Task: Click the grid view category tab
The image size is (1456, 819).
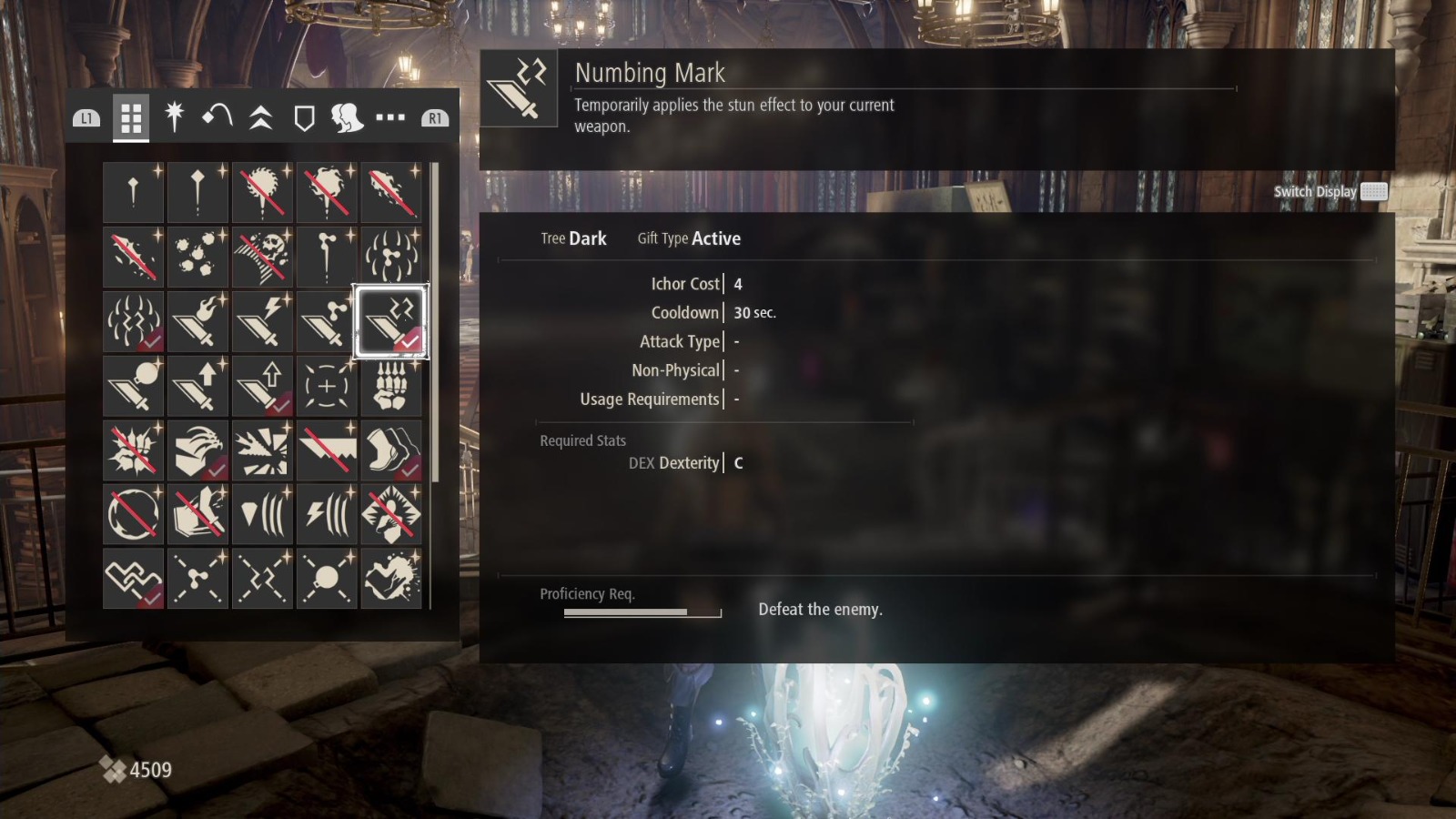Action: (x=130, y=116)
